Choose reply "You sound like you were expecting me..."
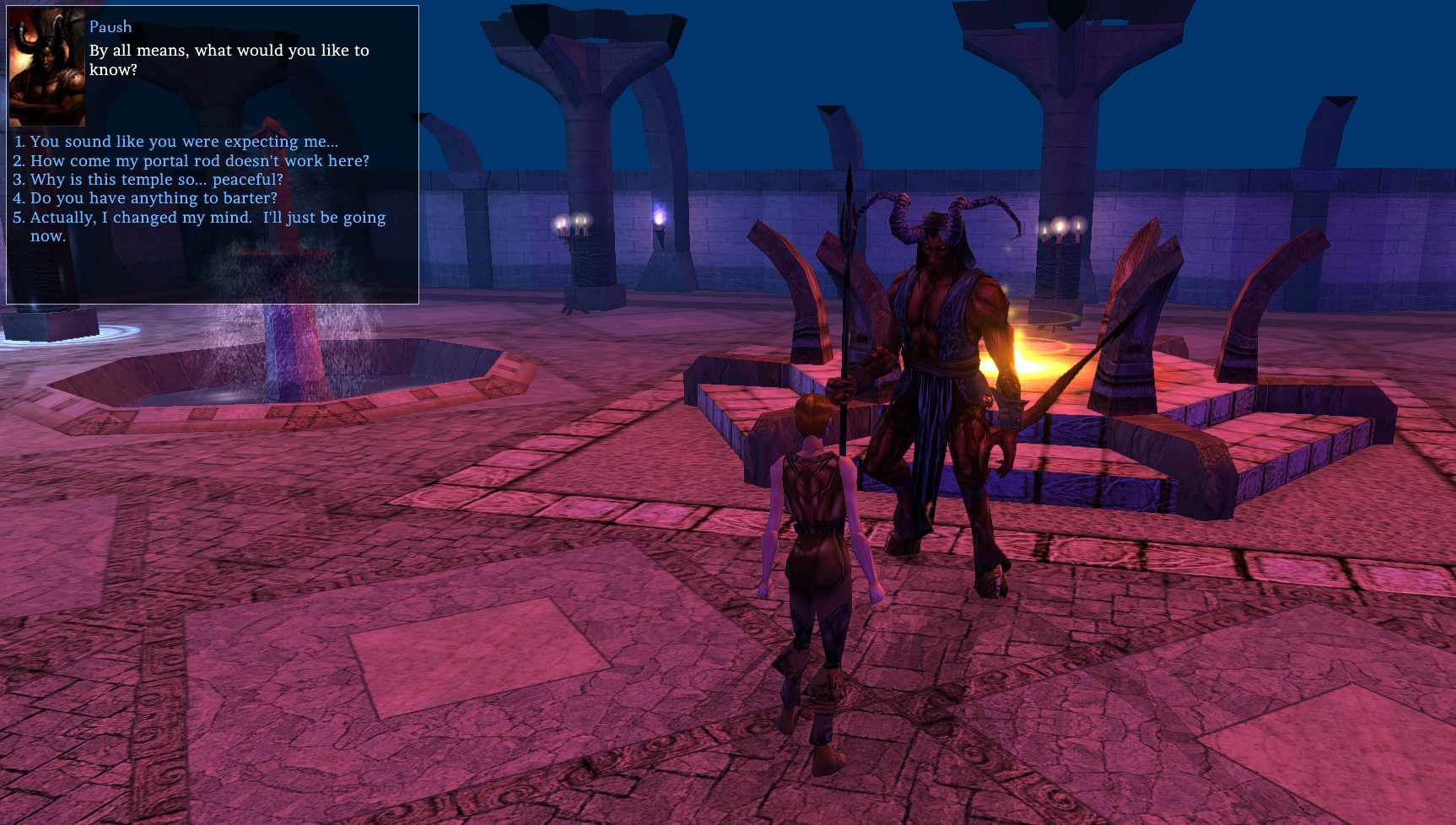Viewport: 1456px width, 825px height. pos(184,142)
